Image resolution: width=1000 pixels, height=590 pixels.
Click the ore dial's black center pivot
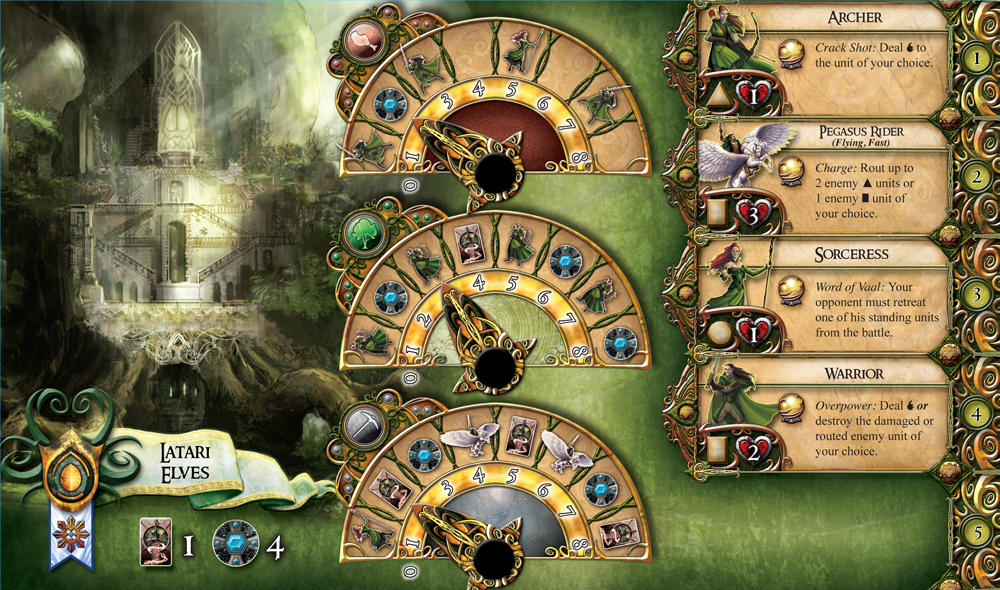tap(495, 558)
